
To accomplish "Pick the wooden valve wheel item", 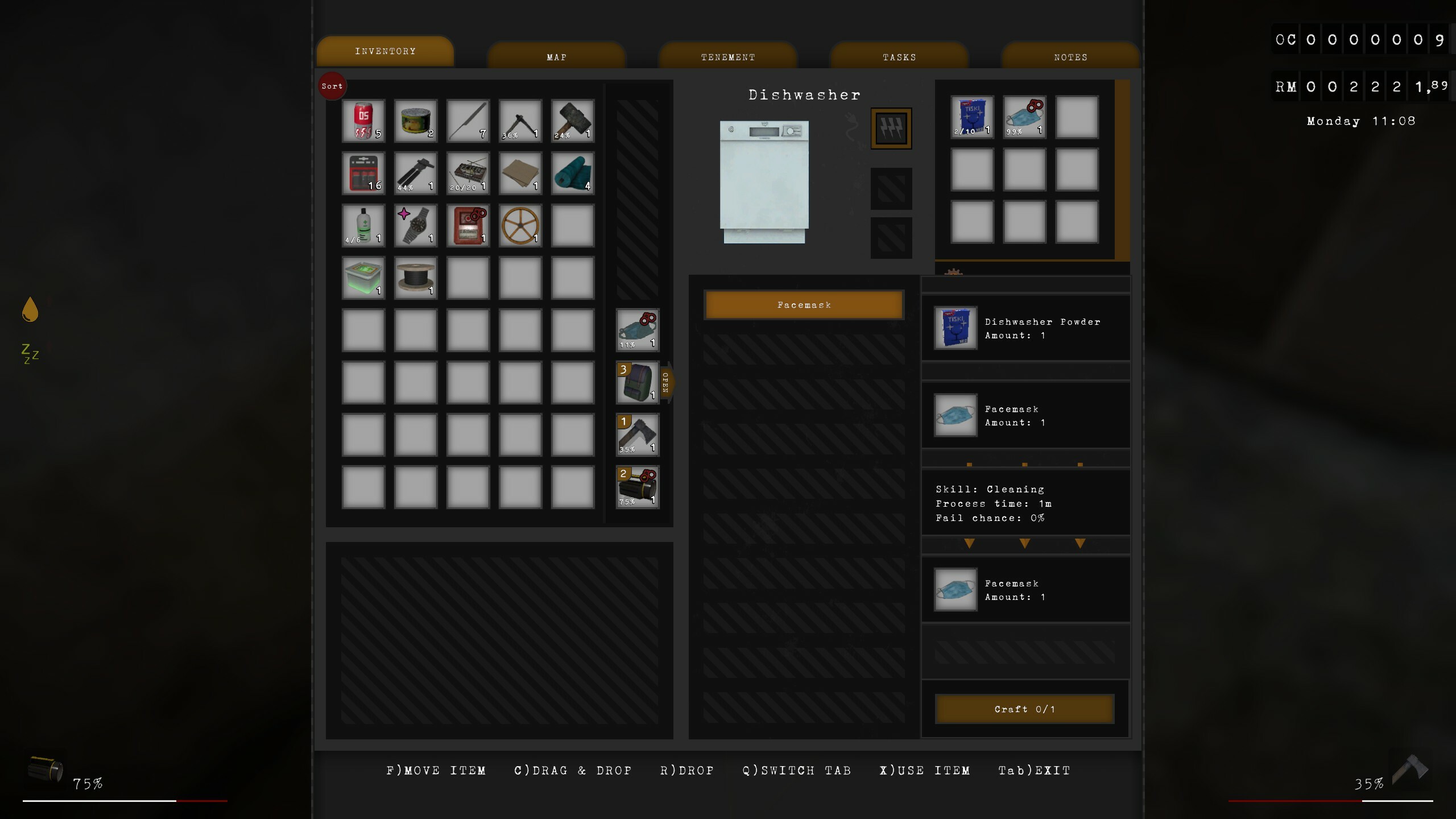I will click(x=520, y=226).
